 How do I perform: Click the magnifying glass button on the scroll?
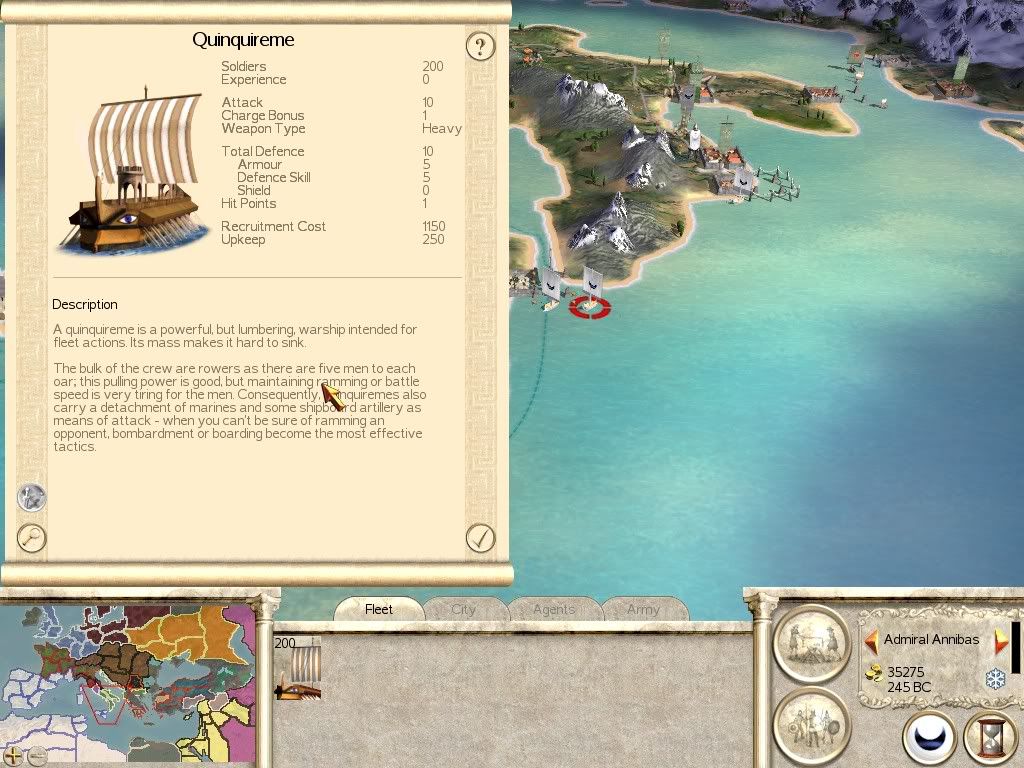coord(32,538)
